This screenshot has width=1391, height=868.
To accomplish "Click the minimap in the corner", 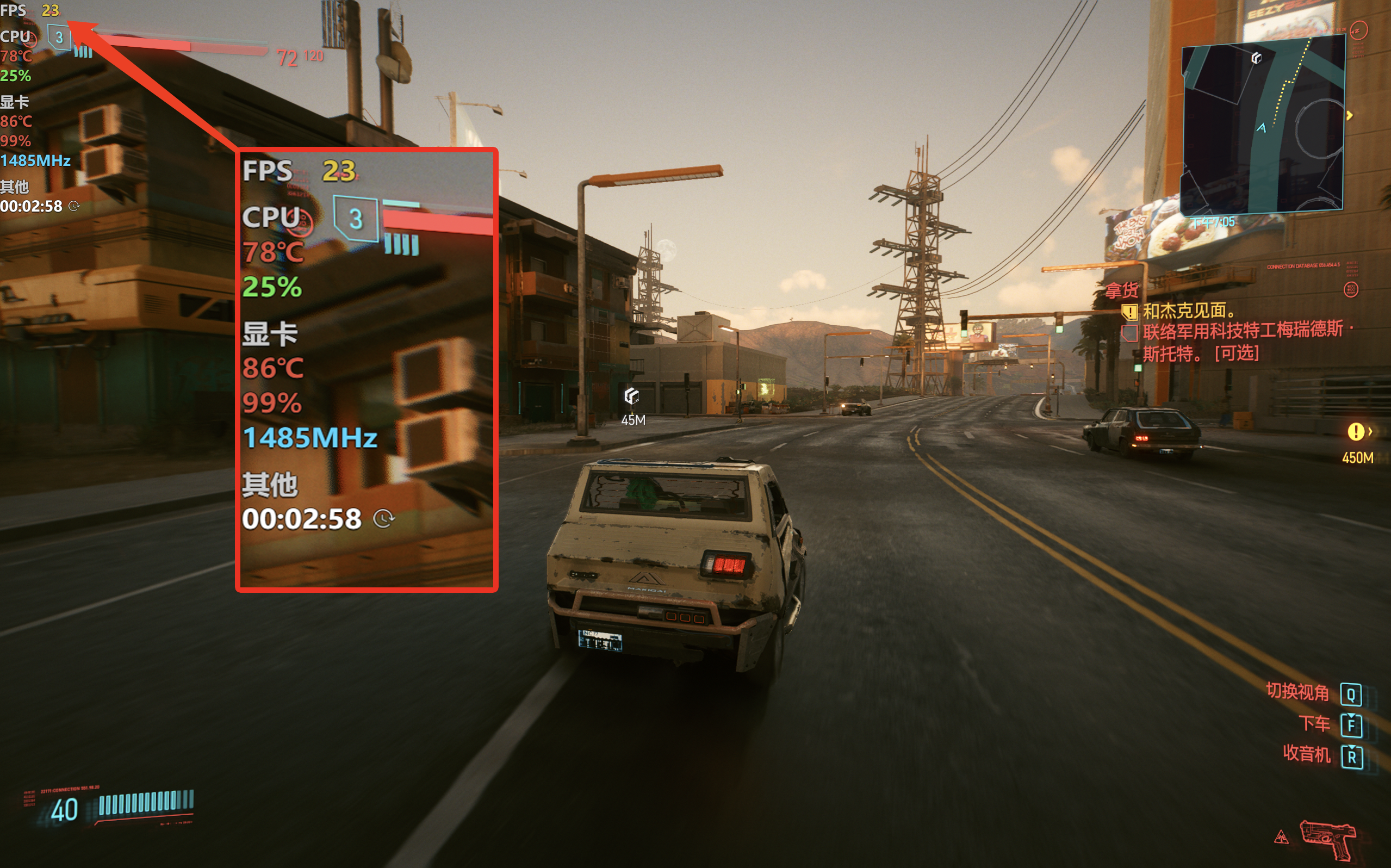I will tap(1263, 123).
